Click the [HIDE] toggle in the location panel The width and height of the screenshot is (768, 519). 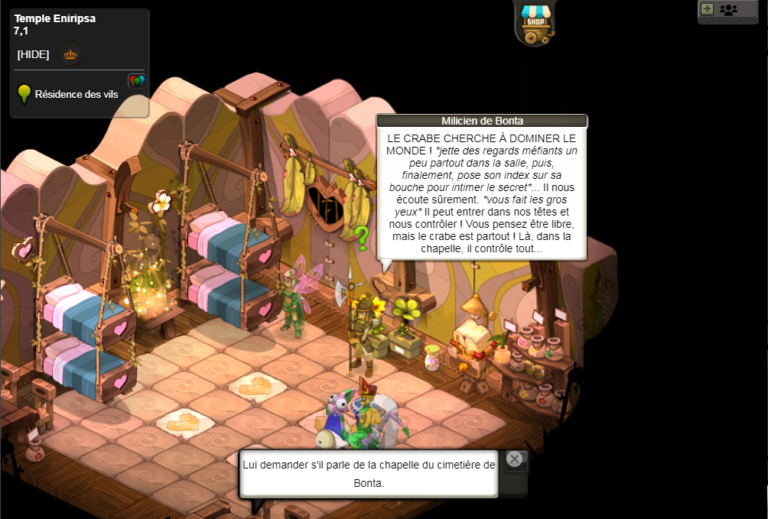pyautogui.click(x=33, y=54)
